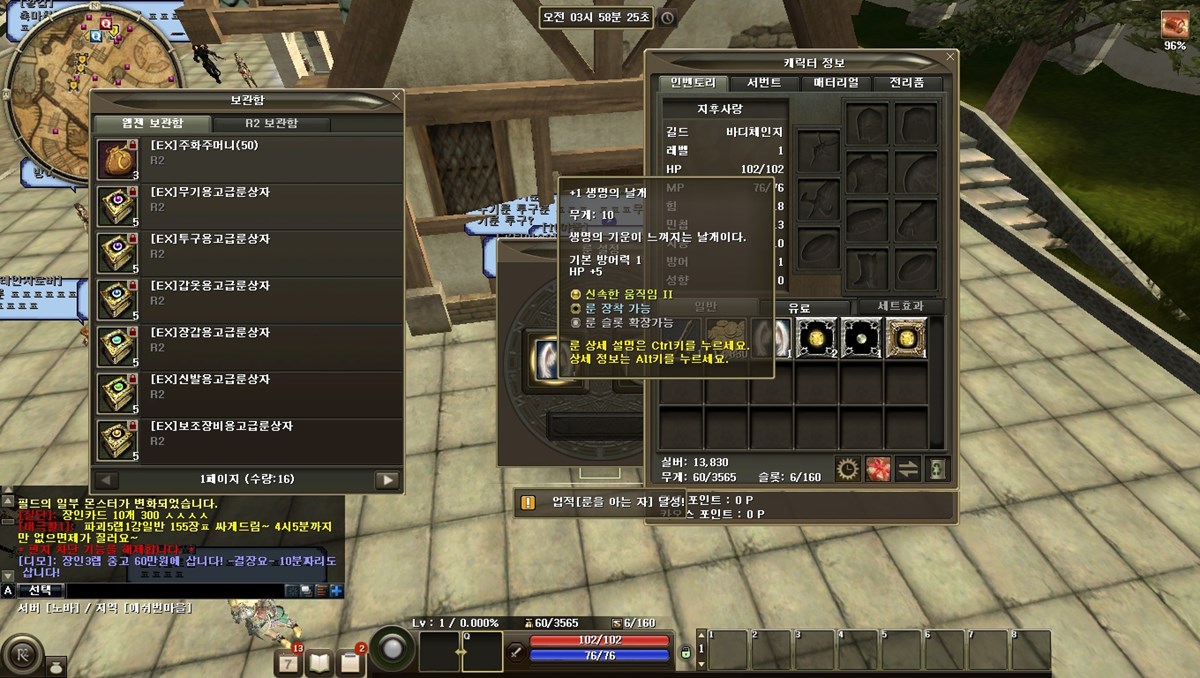The image size is (1200, 678).
Task: Open the 세트효과 tab
Action: (x=897, y=306)
